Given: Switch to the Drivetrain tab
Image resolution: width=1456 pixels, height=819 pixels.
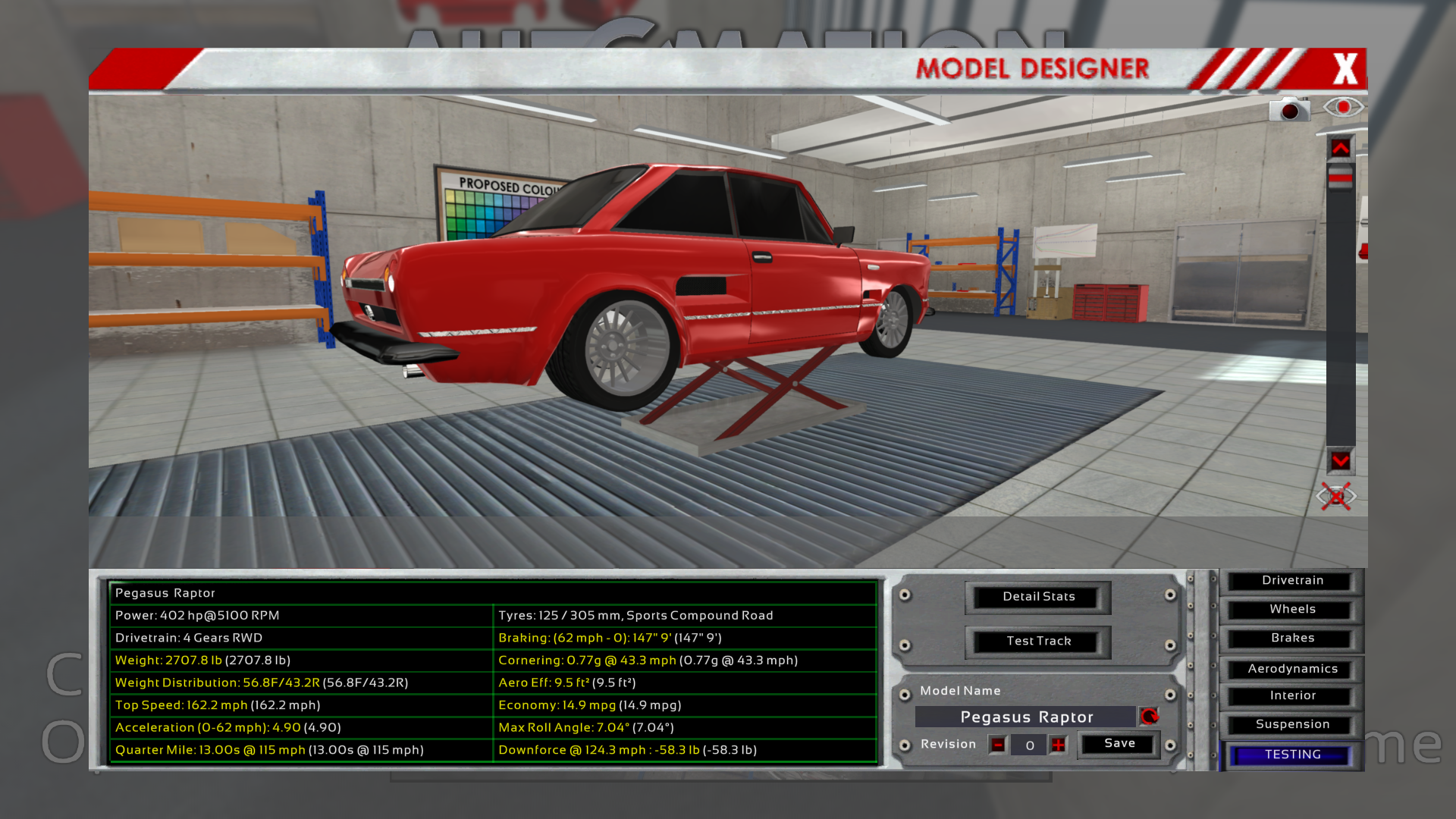Looking at the screenshot, I should coord(1292,581).
